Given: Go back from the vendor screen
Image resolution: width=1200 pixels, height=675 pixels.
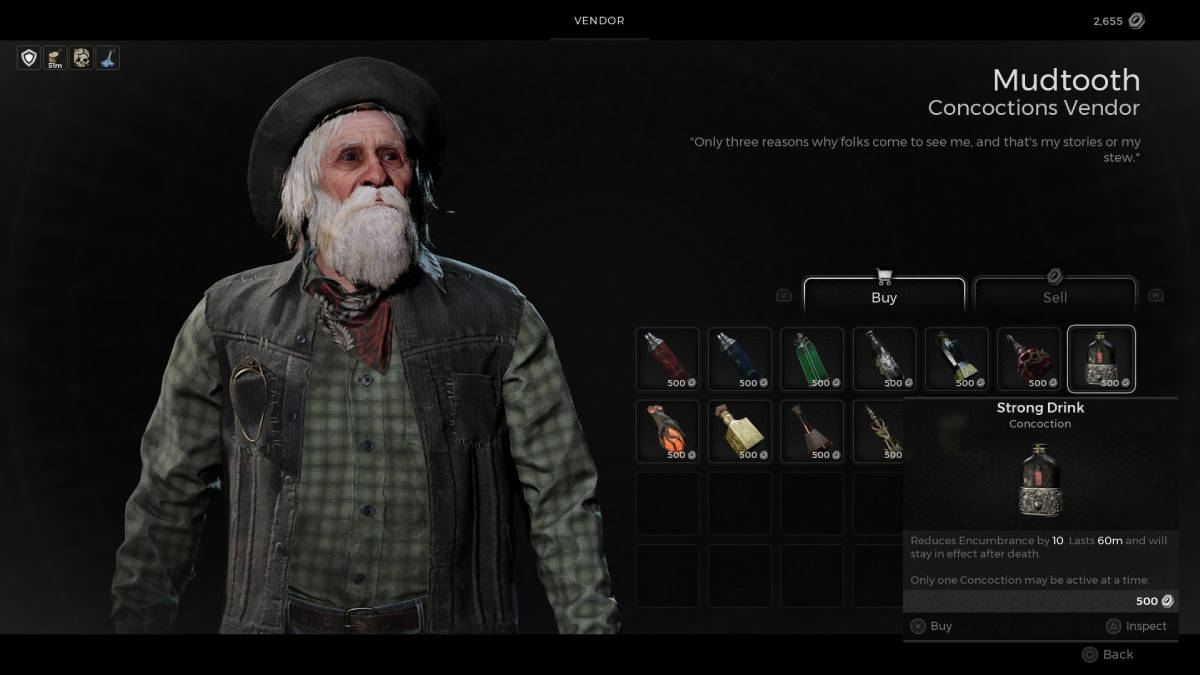Looking at the screenshot, I should coord(1108,654).
